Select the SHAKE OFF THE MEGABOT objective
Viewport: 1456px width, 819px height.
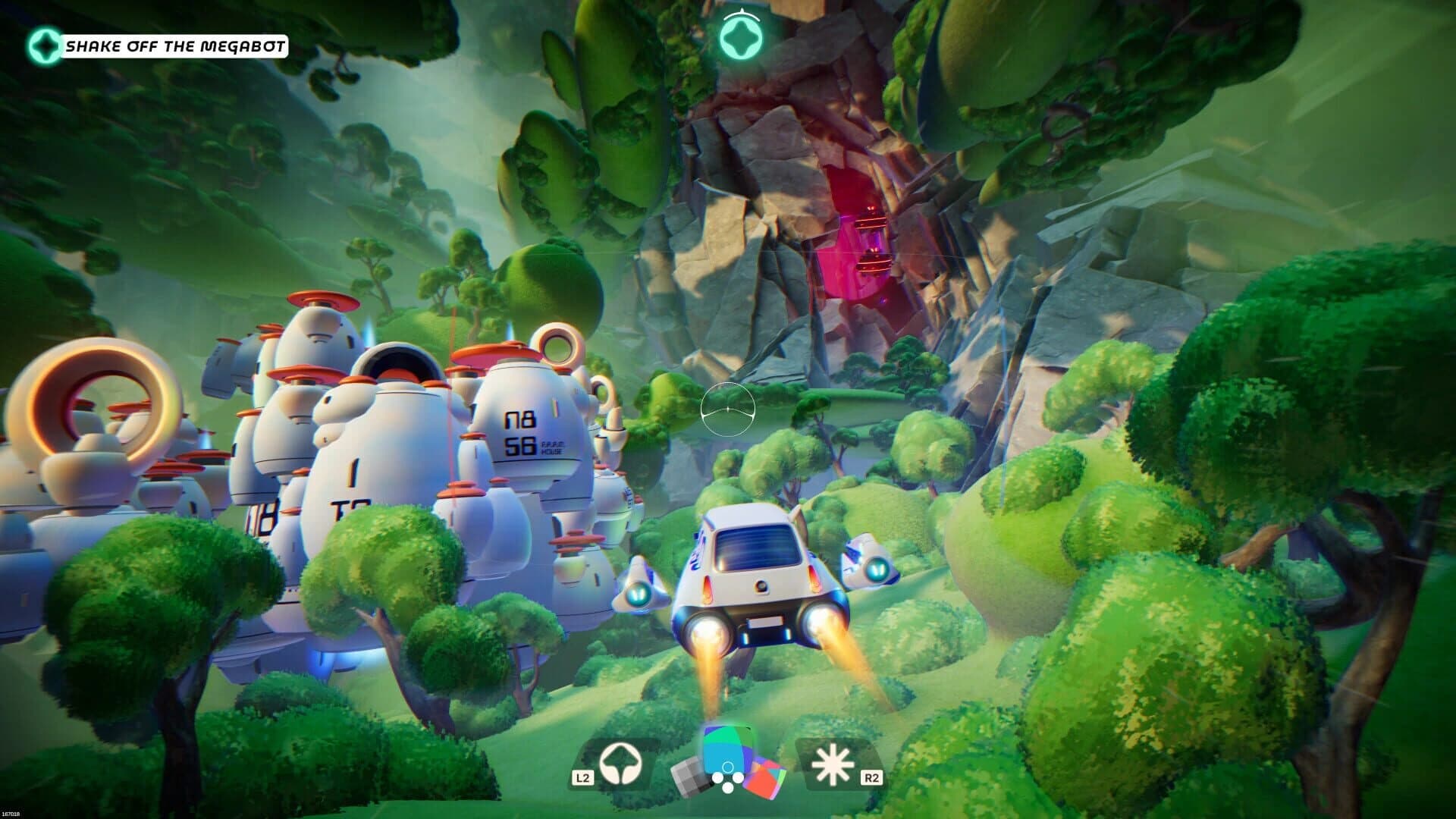pos(176,45)
